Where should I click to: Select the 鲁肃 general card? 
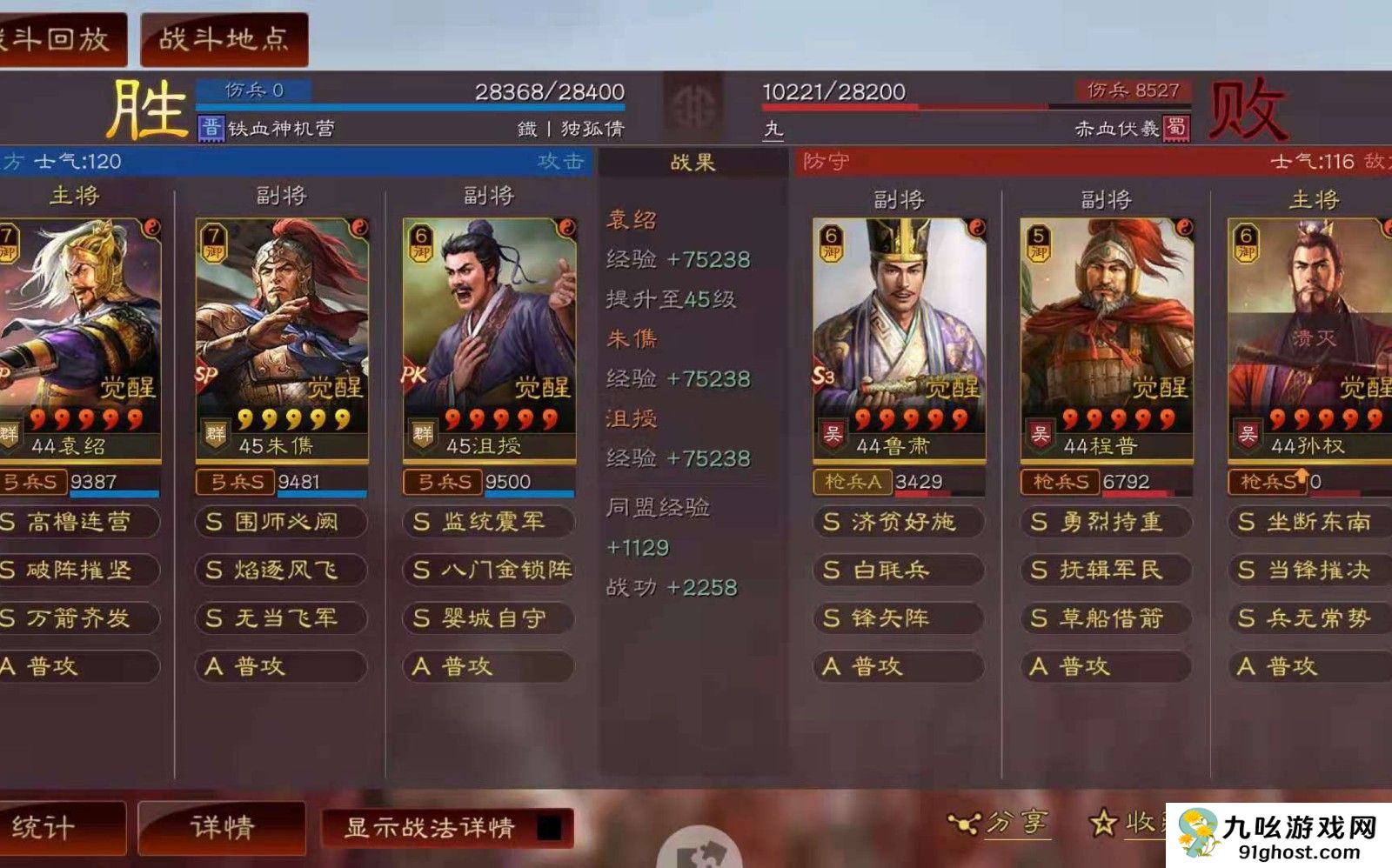point(899,339)
